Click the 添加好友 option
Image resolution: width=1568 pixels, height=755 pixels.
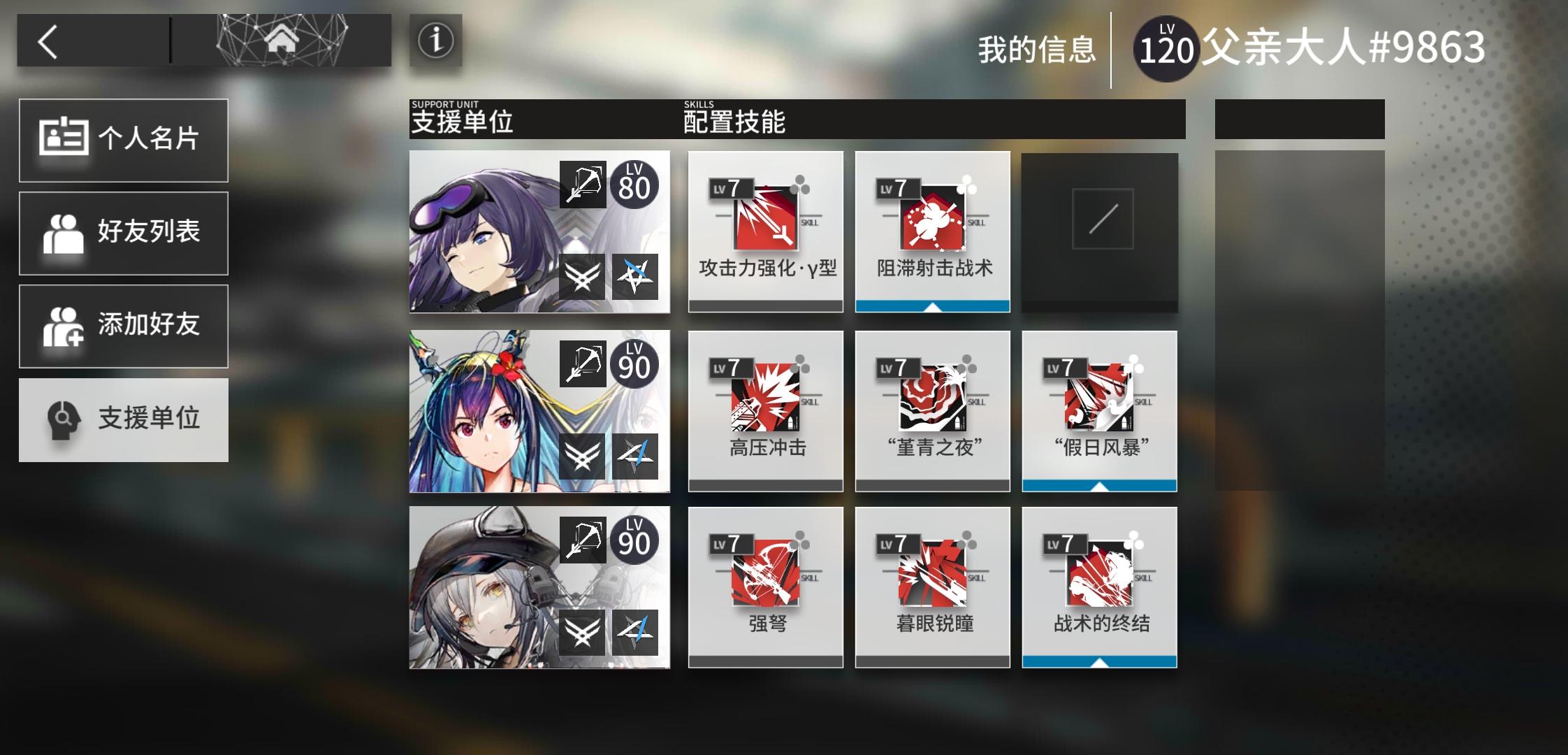124,326
